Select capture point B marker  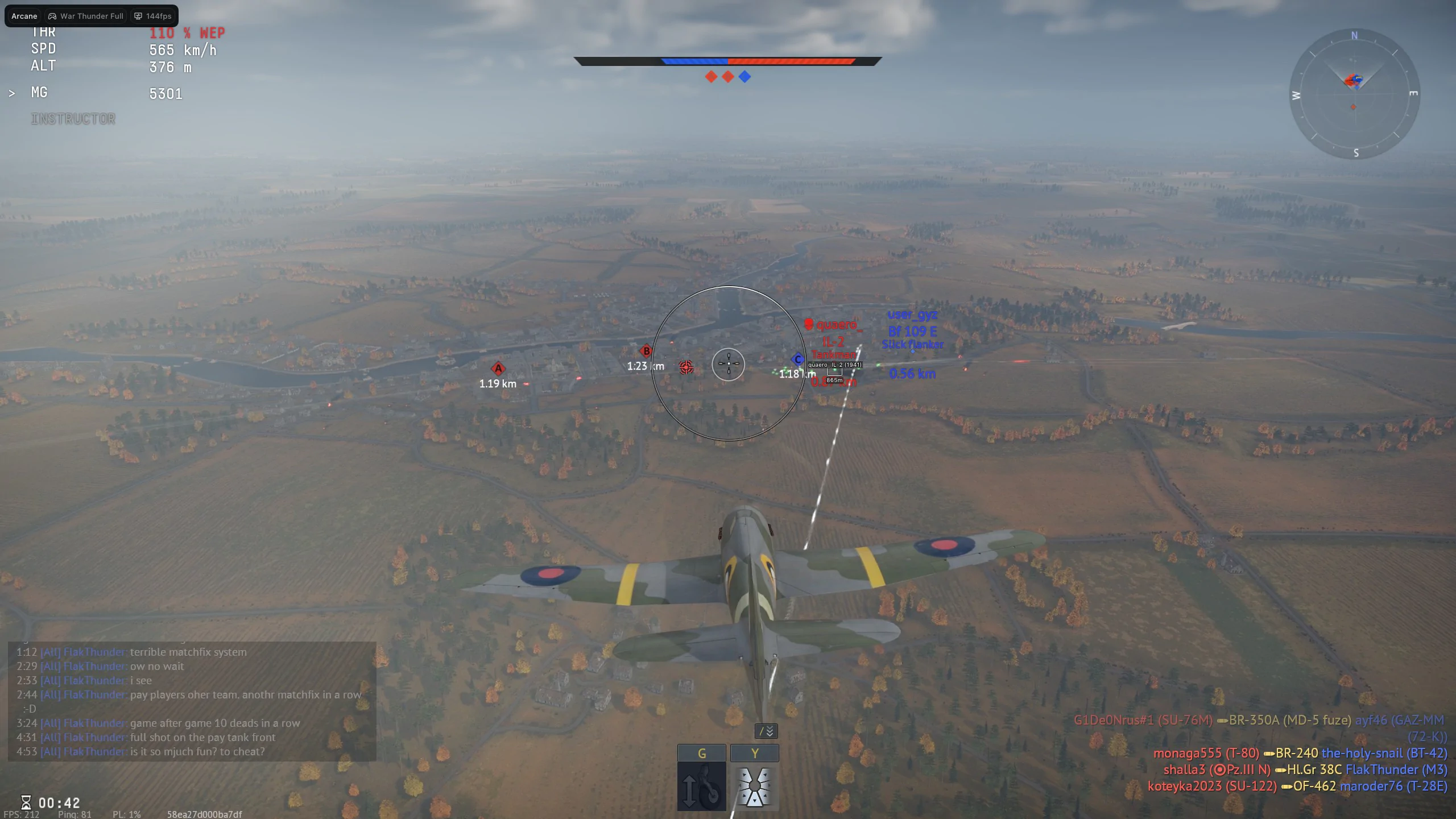coord(646,351)
